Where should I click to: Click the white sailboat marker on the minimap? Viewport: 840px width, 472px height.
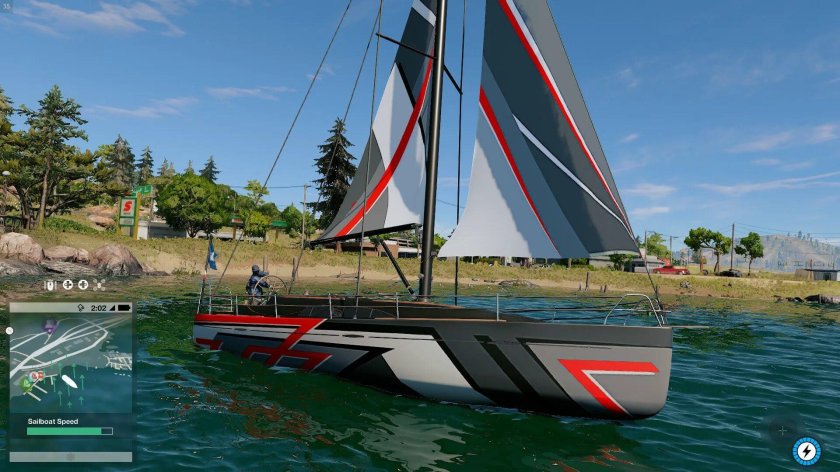[70, 381]
